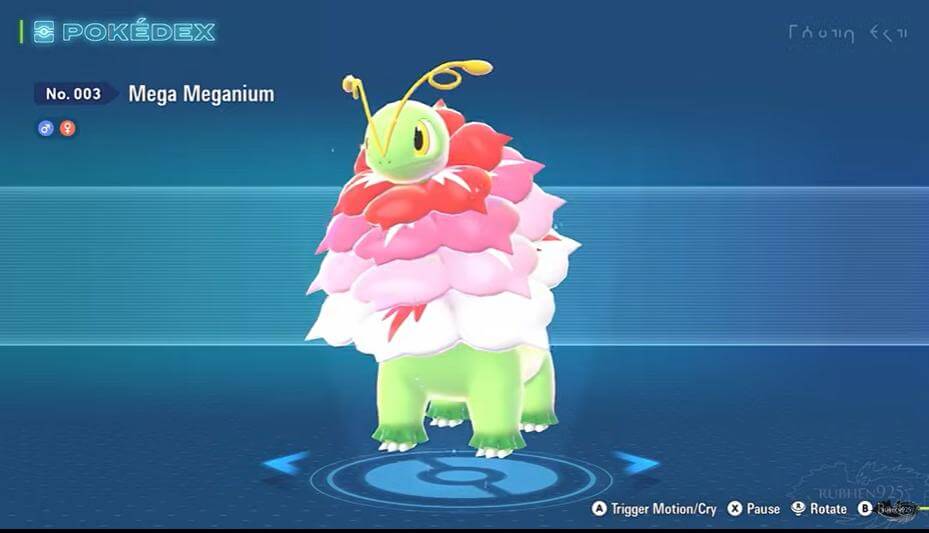Select the red female gender icon
This screenshot has width=929, height=533.
tap(67, 128)
